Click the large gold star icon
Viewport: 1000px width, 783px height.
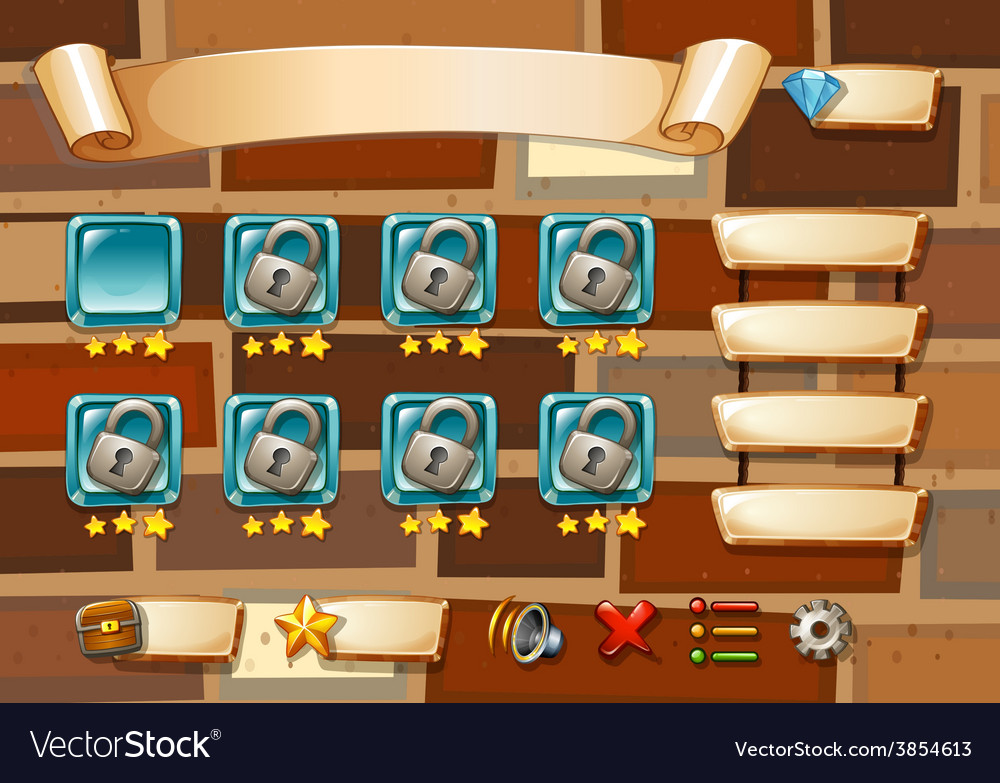(306, 627)
